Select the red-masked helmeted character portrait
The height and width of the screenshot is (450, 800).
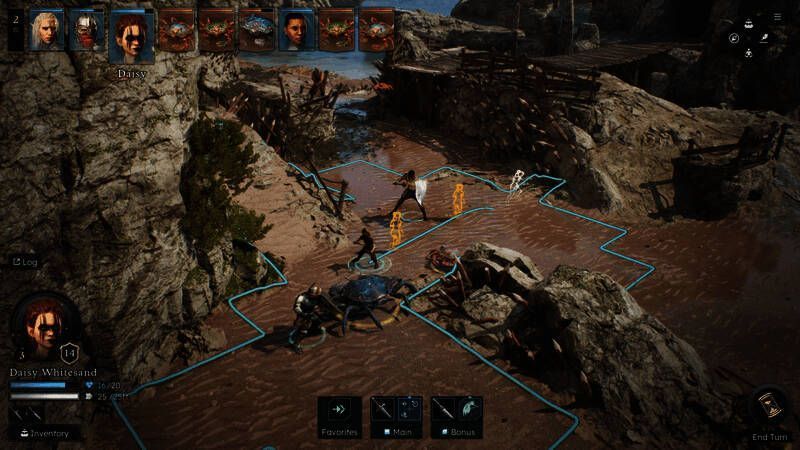[85, 30]
